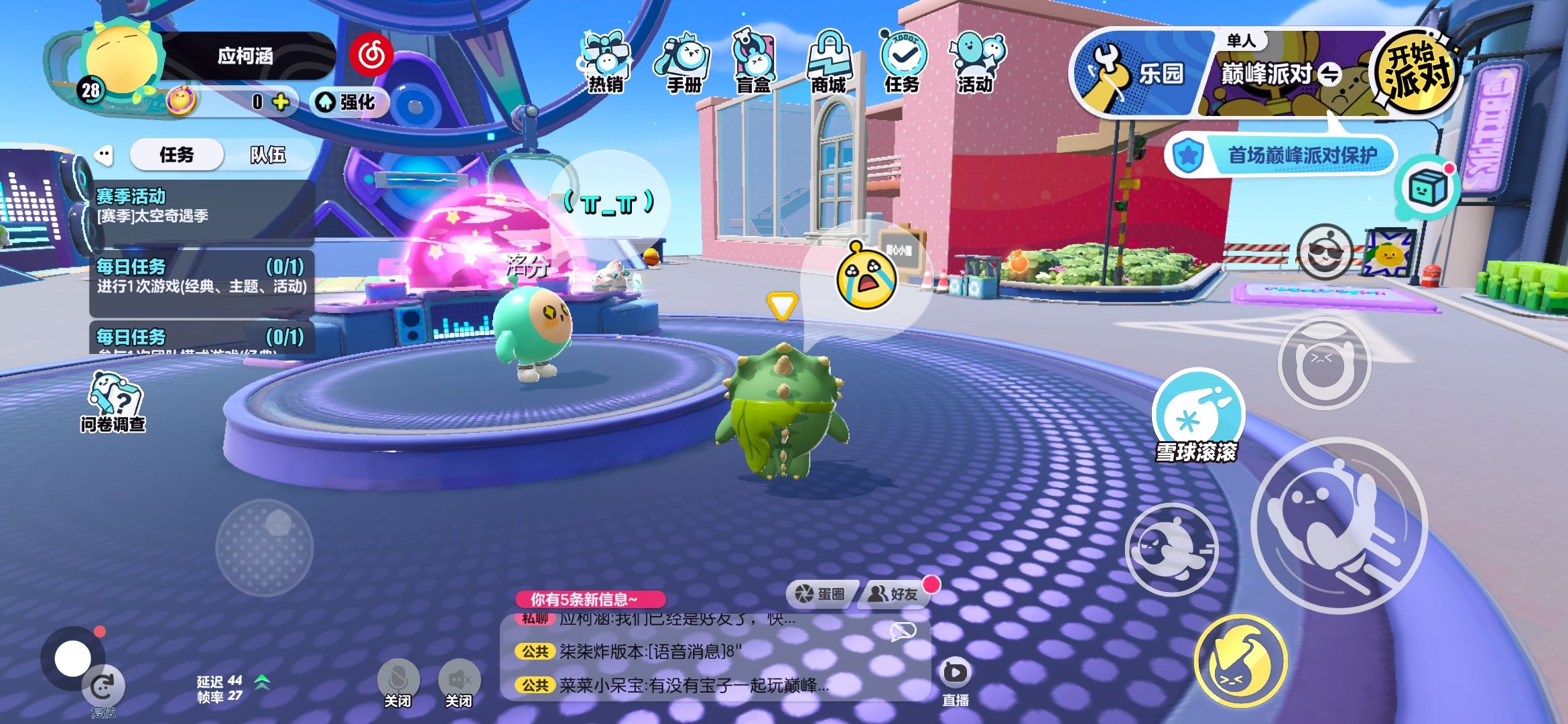Open the 热销 hot sale shop

coord(605,63)
